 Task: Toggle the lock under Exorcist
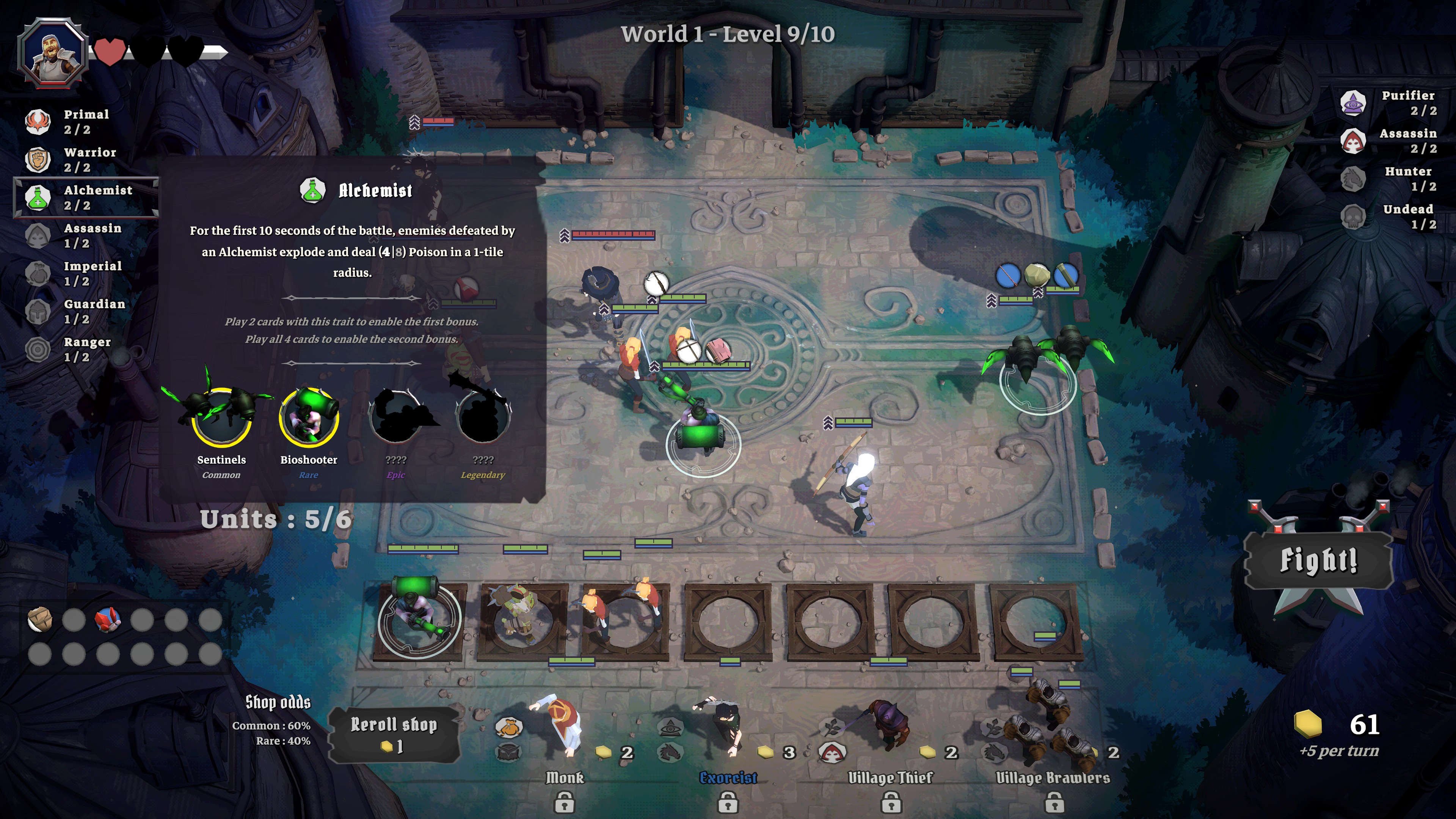[x=728, y=802]
